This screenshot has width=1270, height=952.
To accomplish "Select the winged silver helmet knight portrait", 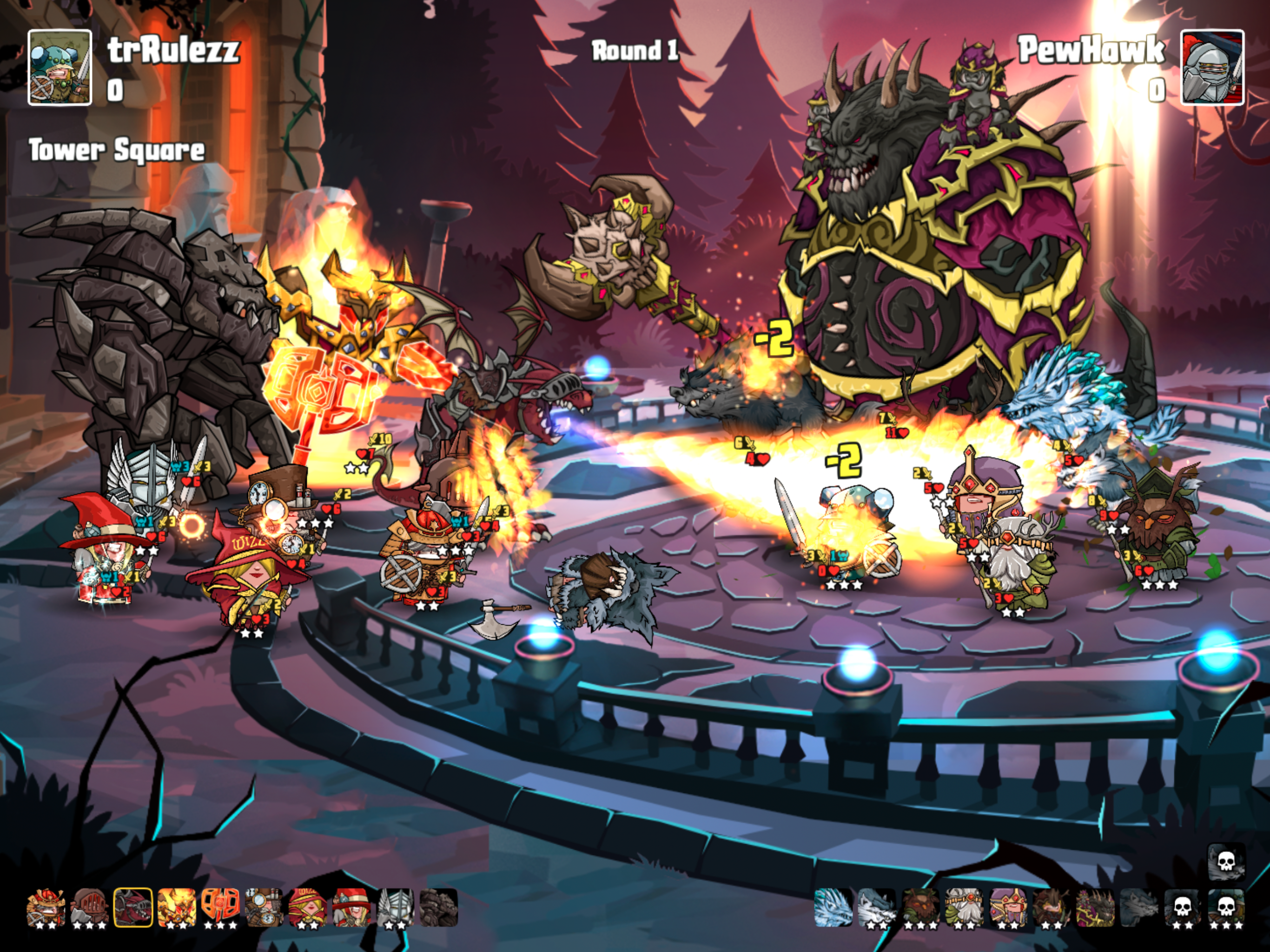I will click(395, 907).
